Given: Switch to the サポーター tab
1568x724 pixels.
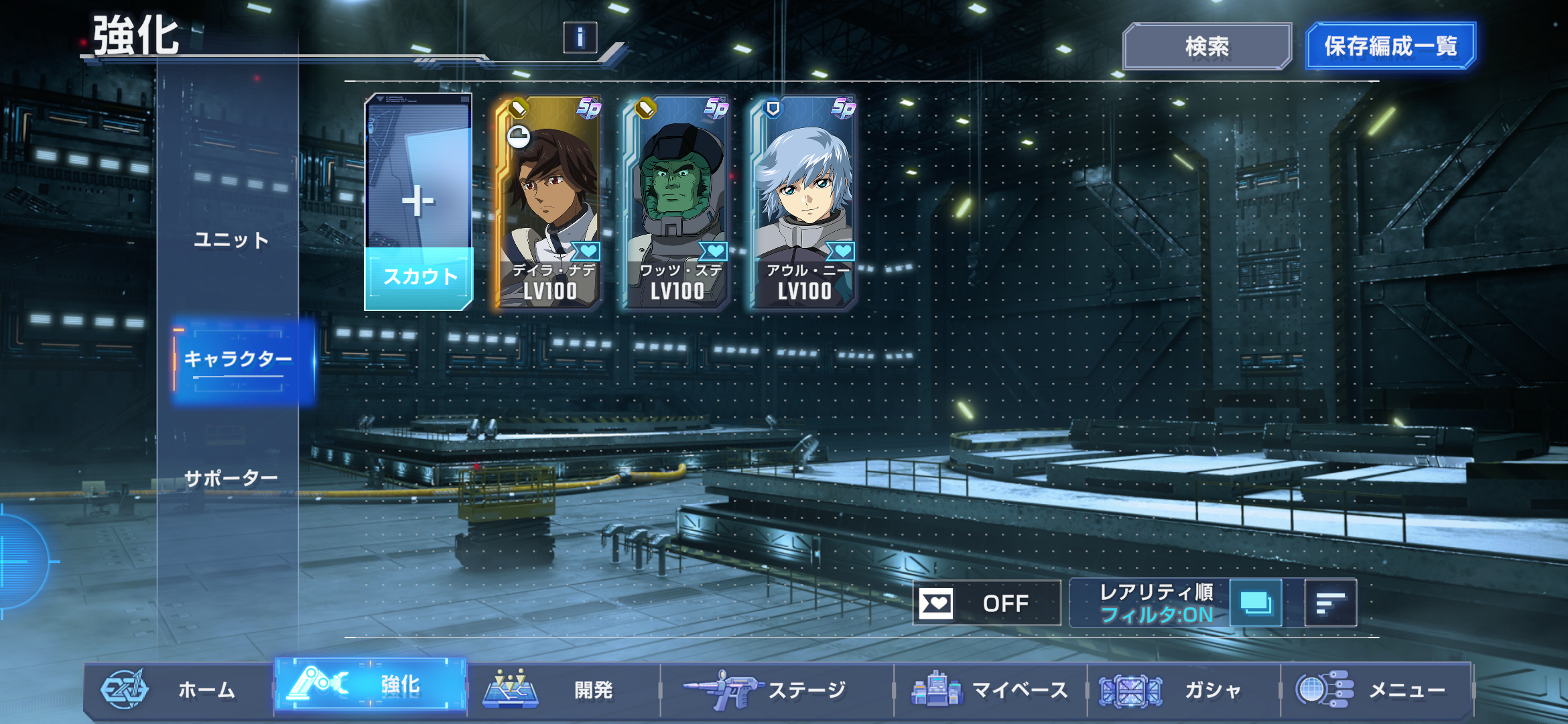Looking at the screenshot, I should [231, 479].
